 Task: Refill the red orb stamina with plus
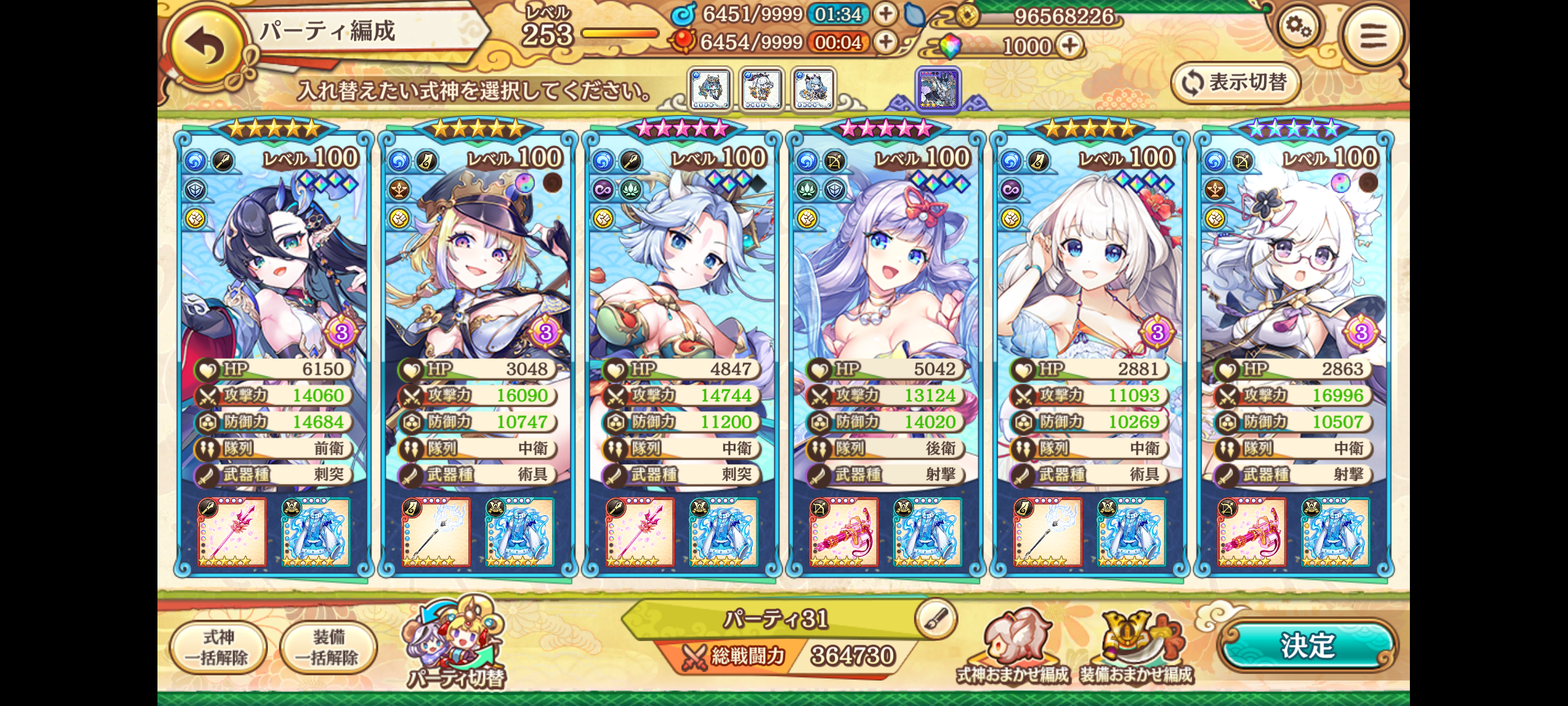[x=885, y=42]
